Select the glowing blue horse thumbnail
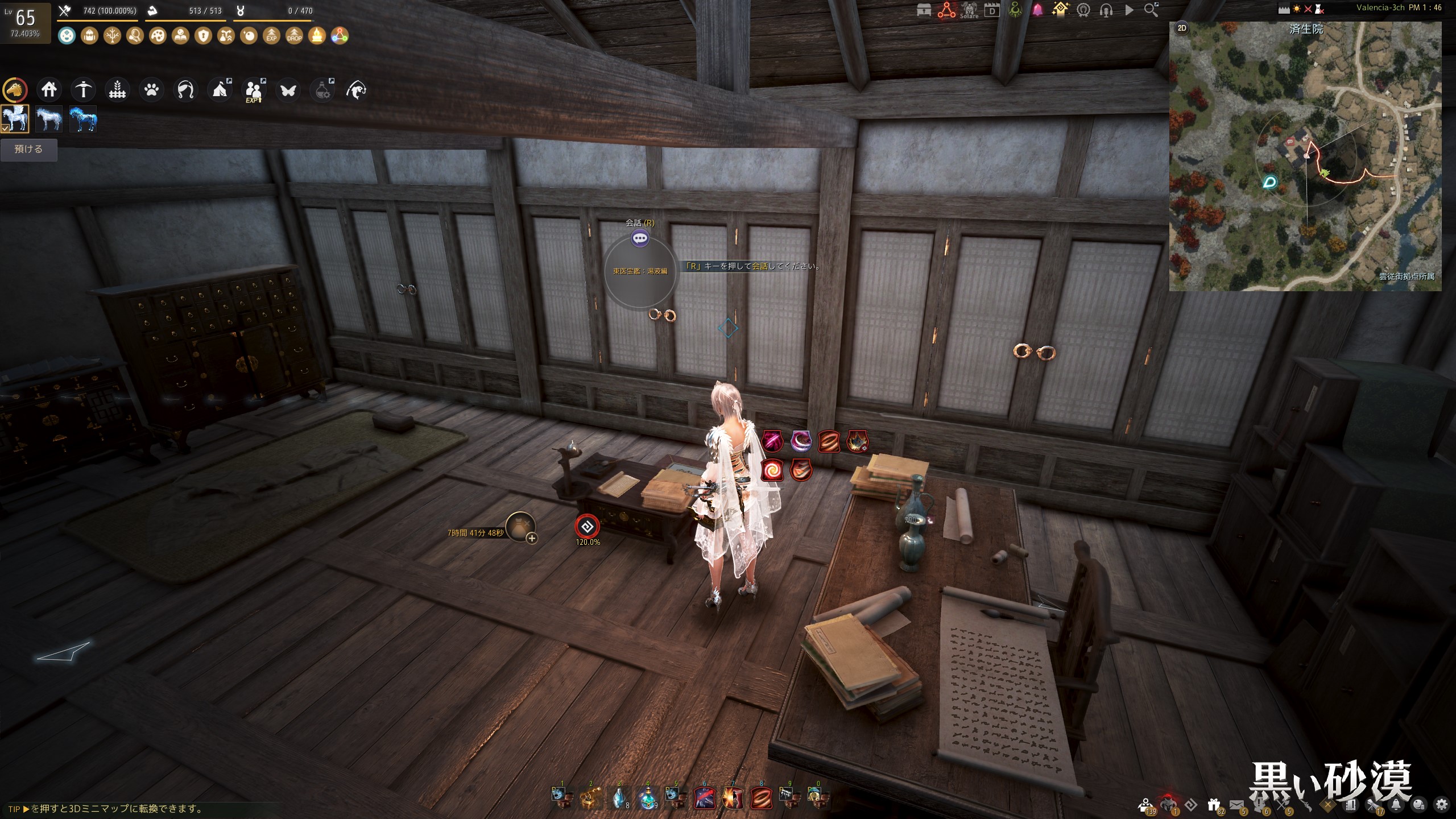Viewport: 1456px width, 819px height. 83,119
